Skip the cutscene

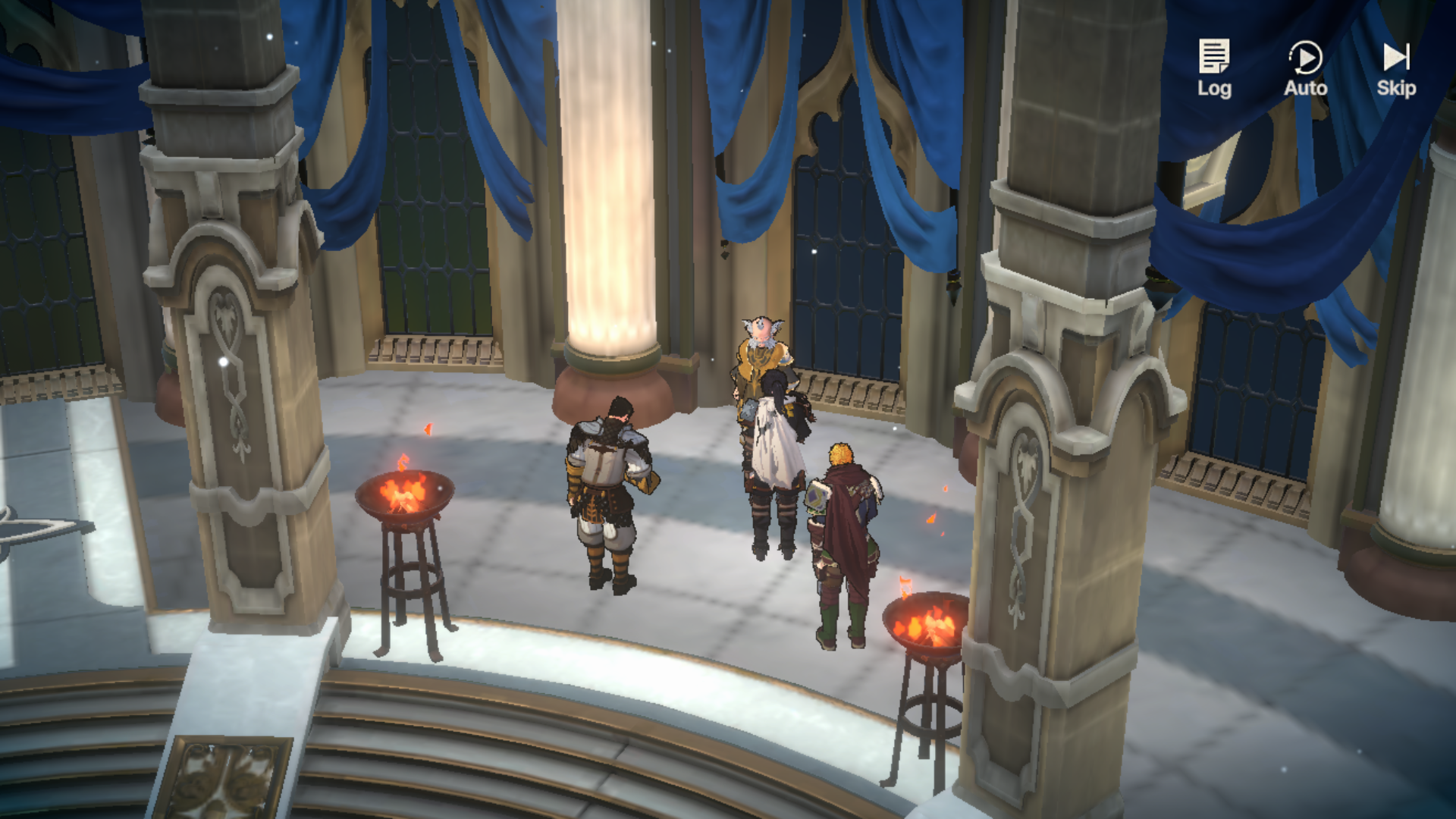(1396, 68)
